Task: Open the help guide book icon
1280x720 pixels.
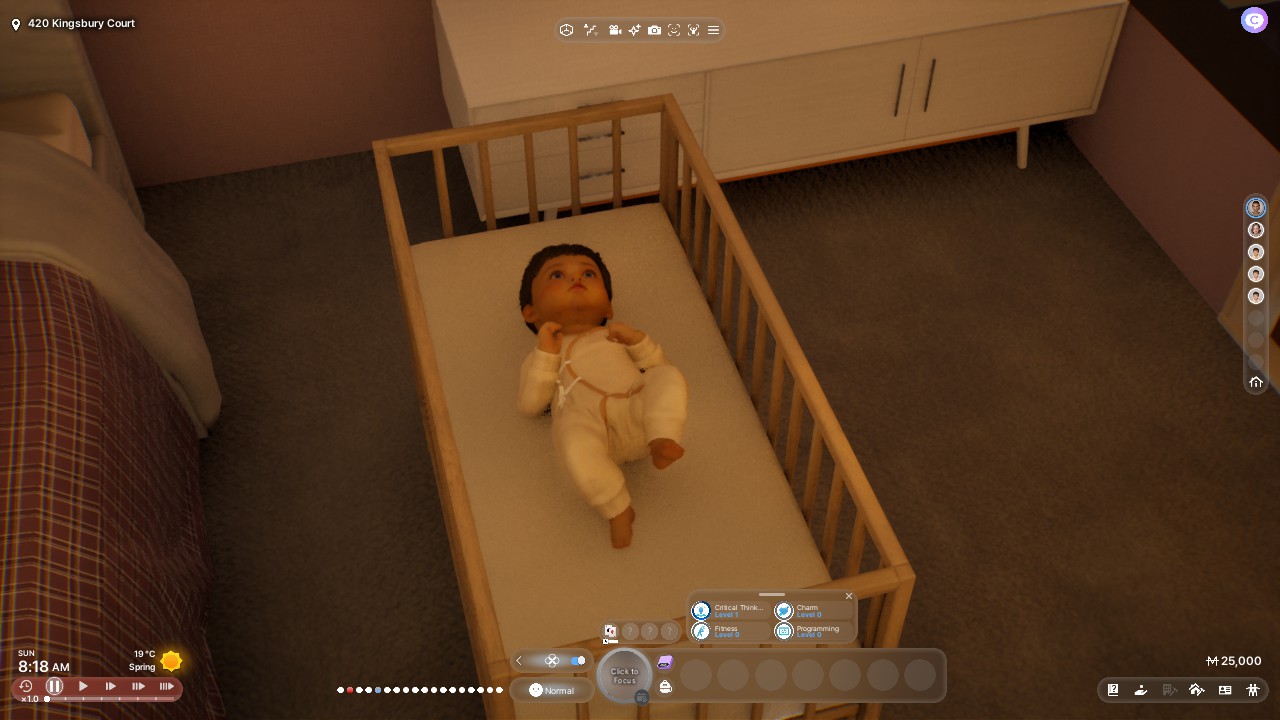Action: coord(1113,690)
